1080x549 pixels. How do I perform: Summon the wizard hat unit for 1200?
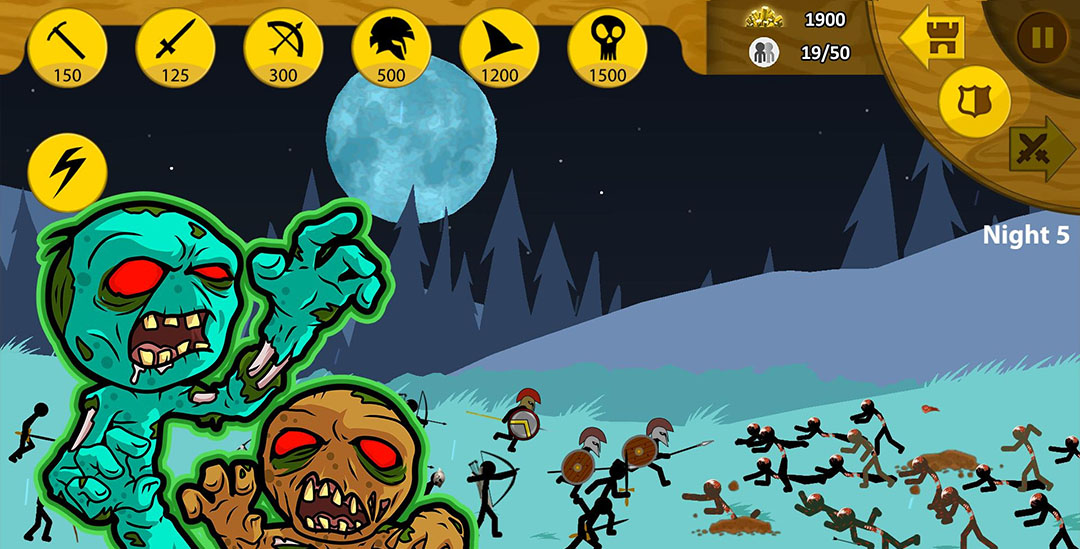coord(499,47)
